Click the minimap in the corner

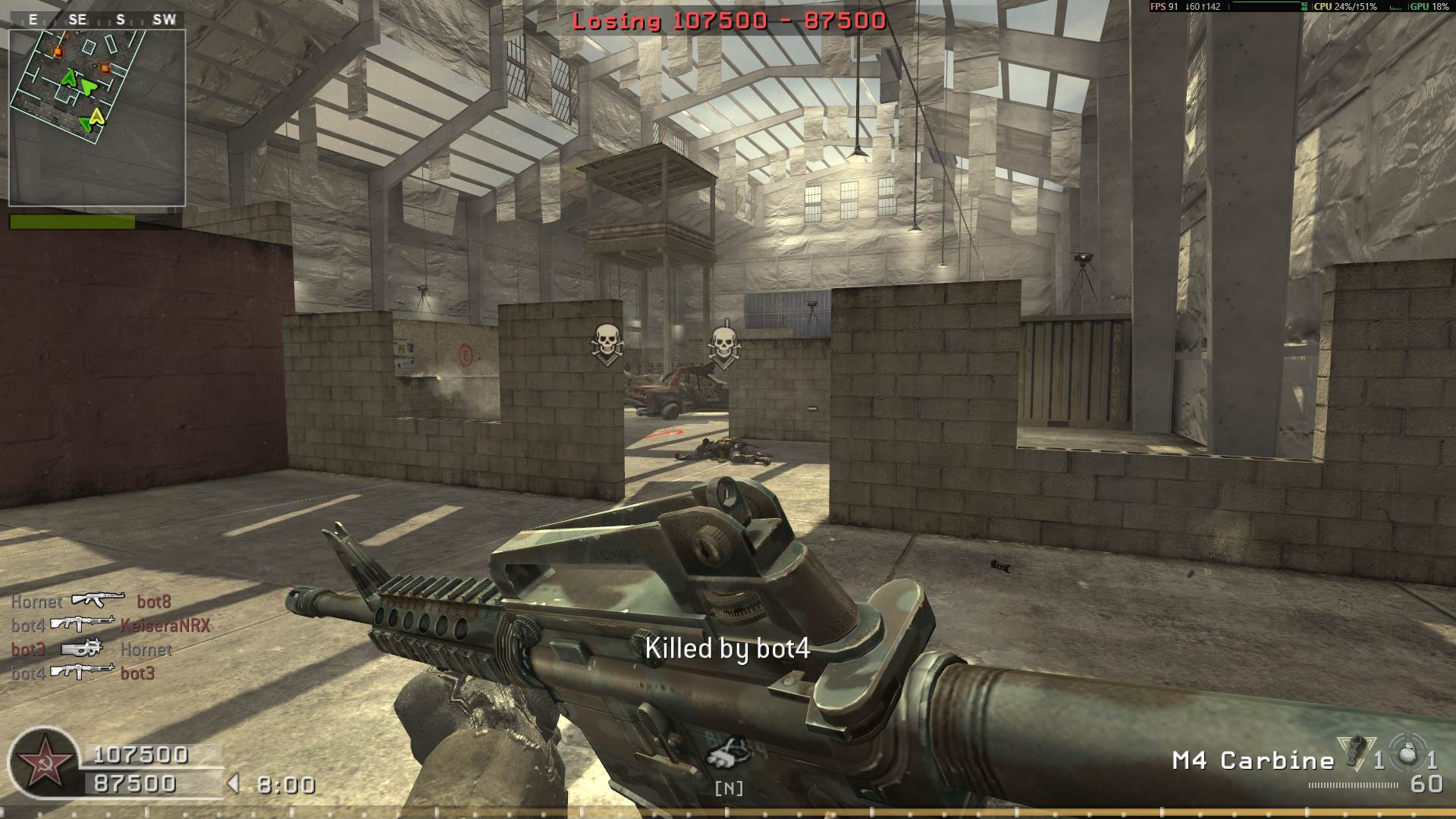point(97,118)
